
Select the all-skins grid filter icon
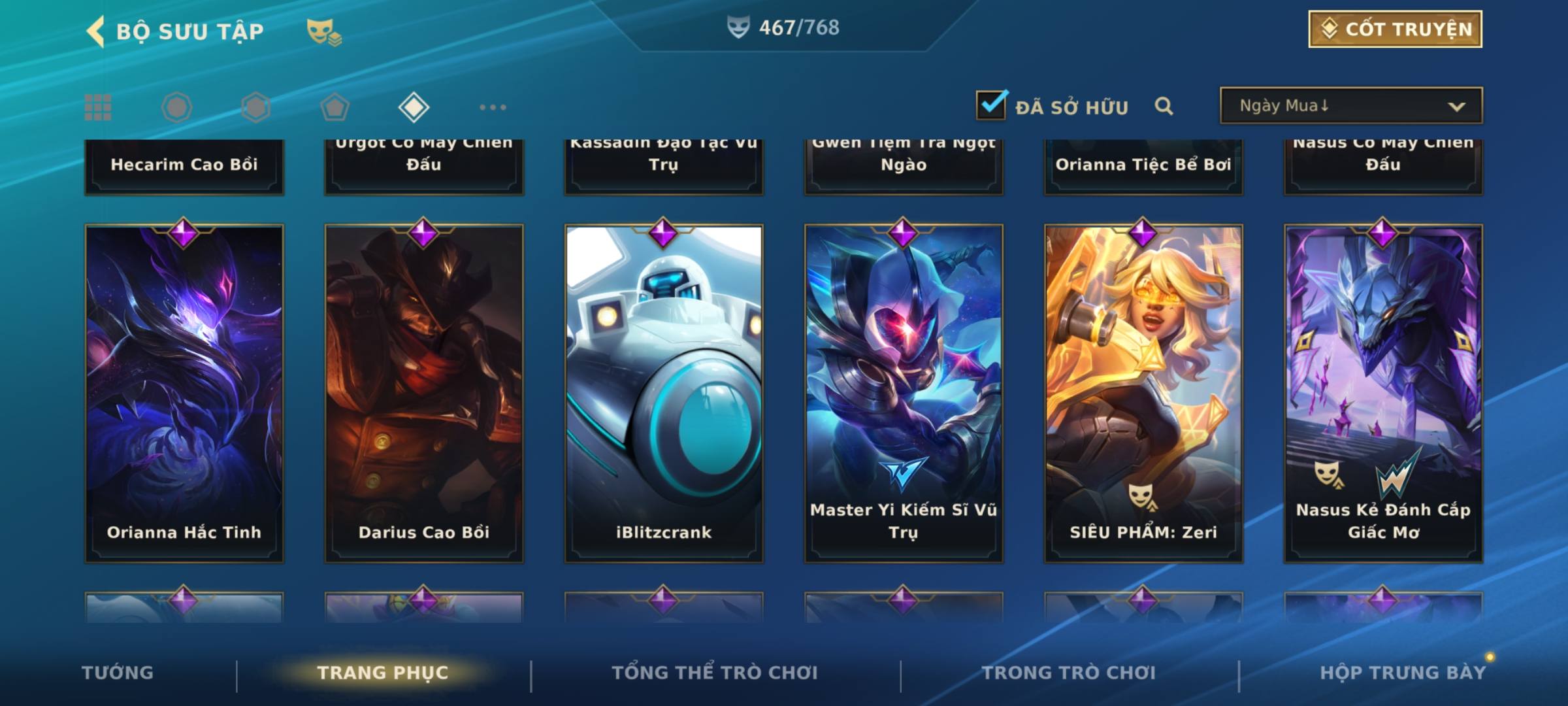(x=98, y=107)
